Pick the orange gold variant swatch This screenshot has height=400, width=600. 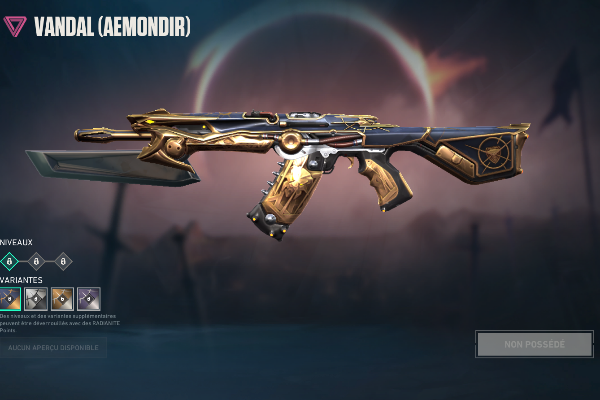pyautogui.click(x=63, y=298)
